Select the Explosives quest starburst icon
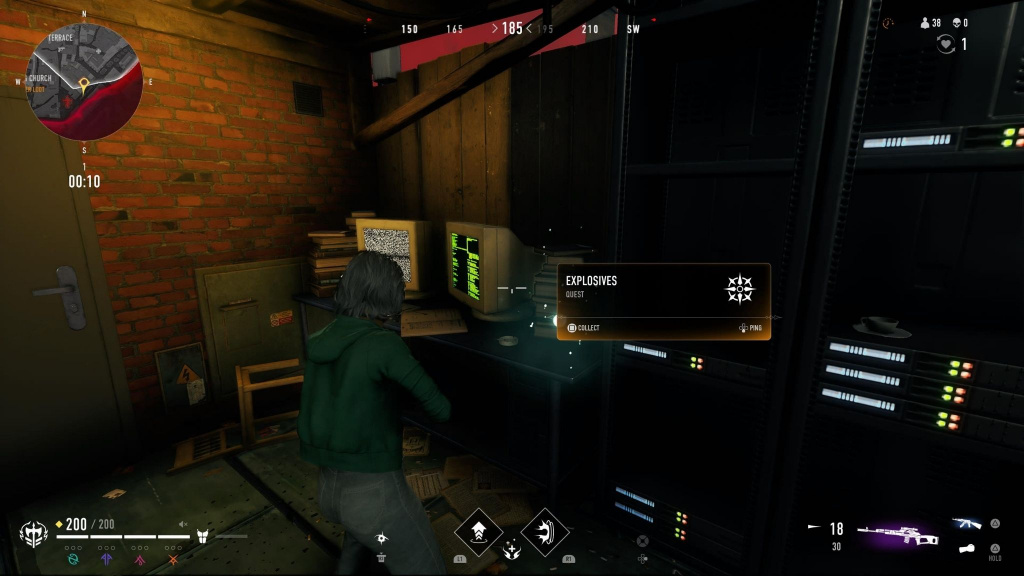The height and width of the screenshot is (576, 1024). [x=740, y=290]
